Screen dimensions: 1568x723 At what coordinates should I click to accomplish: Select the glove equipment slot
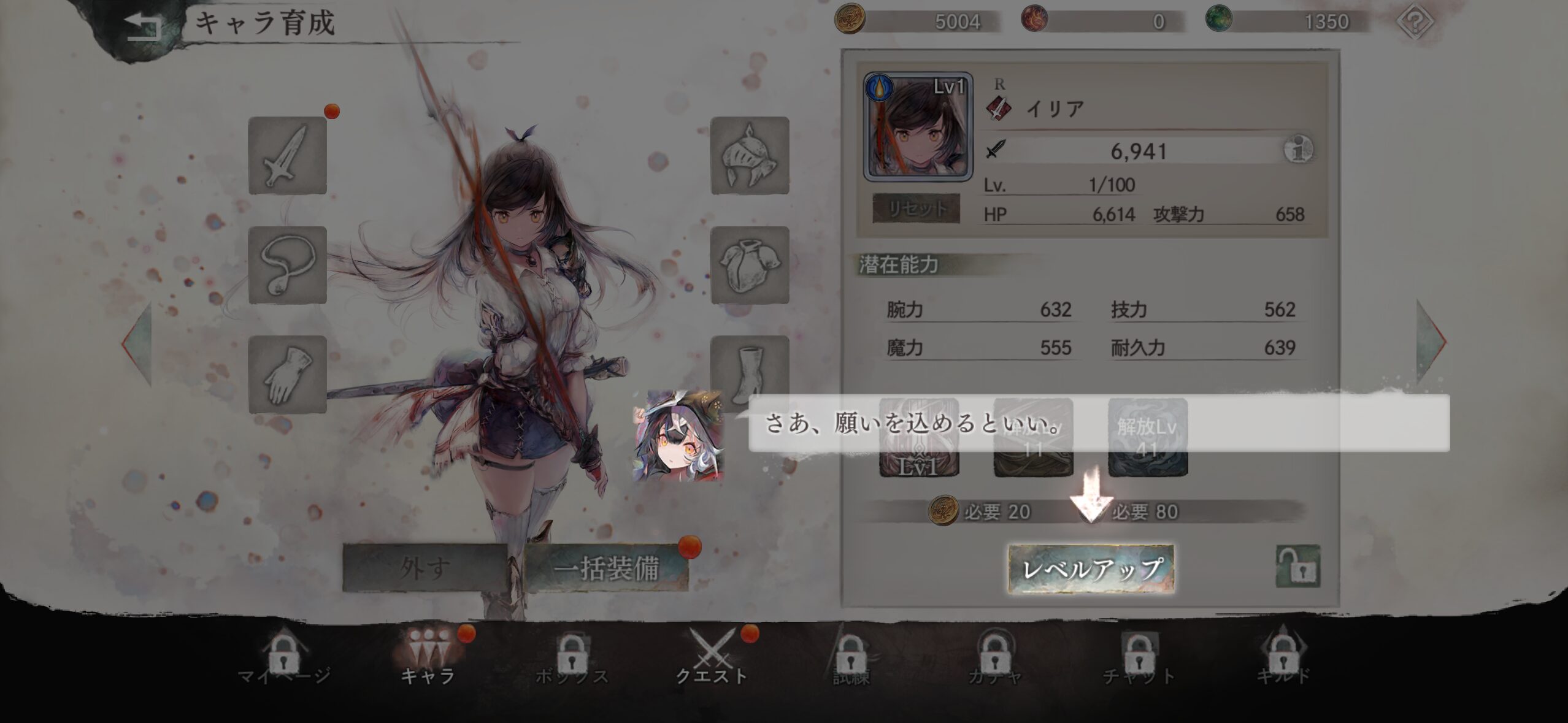pyautogui.click(x=287, y=374)
